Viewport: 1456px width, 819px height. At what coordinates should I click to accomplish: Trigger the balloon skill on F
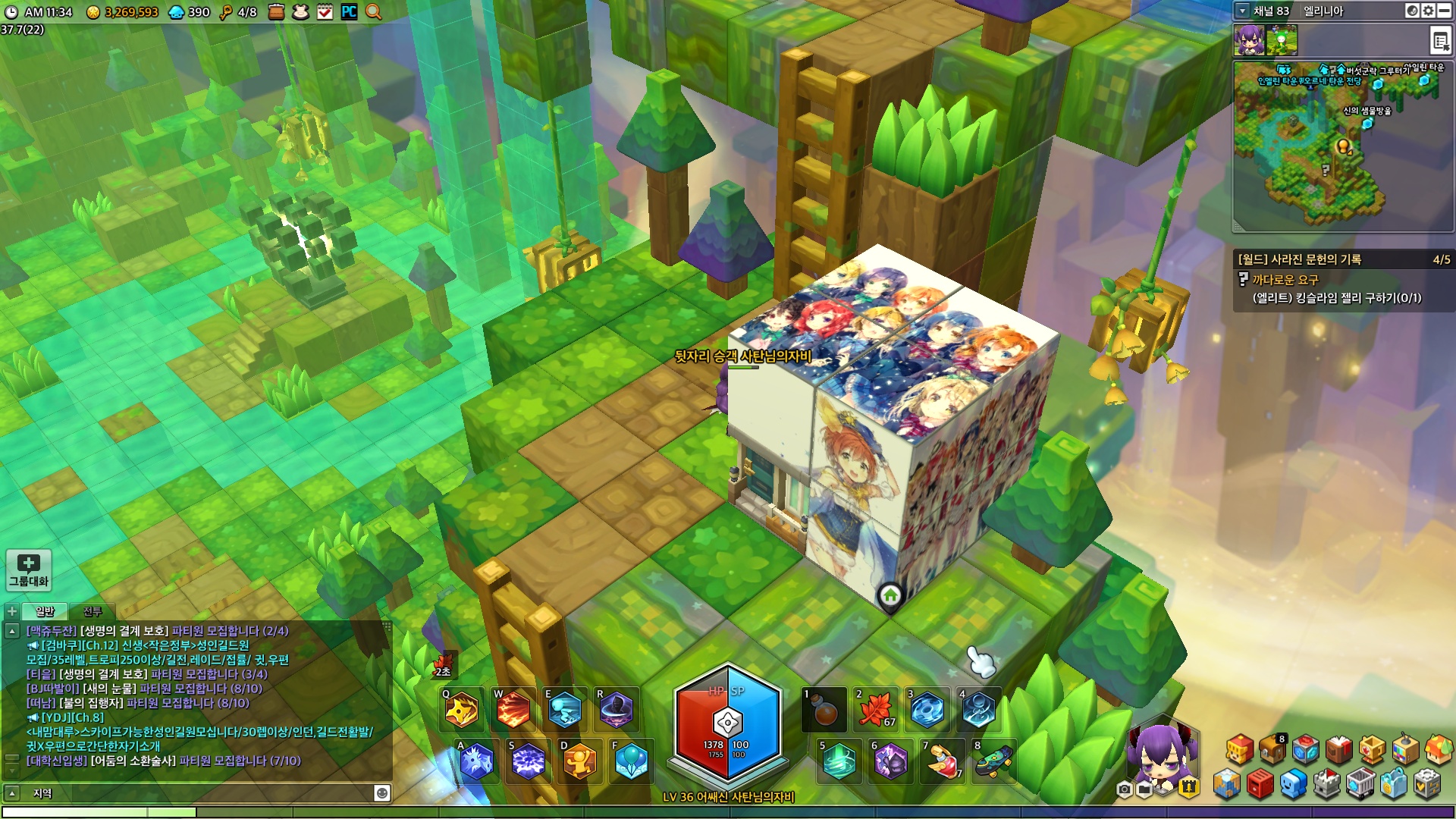click(631, 761)
